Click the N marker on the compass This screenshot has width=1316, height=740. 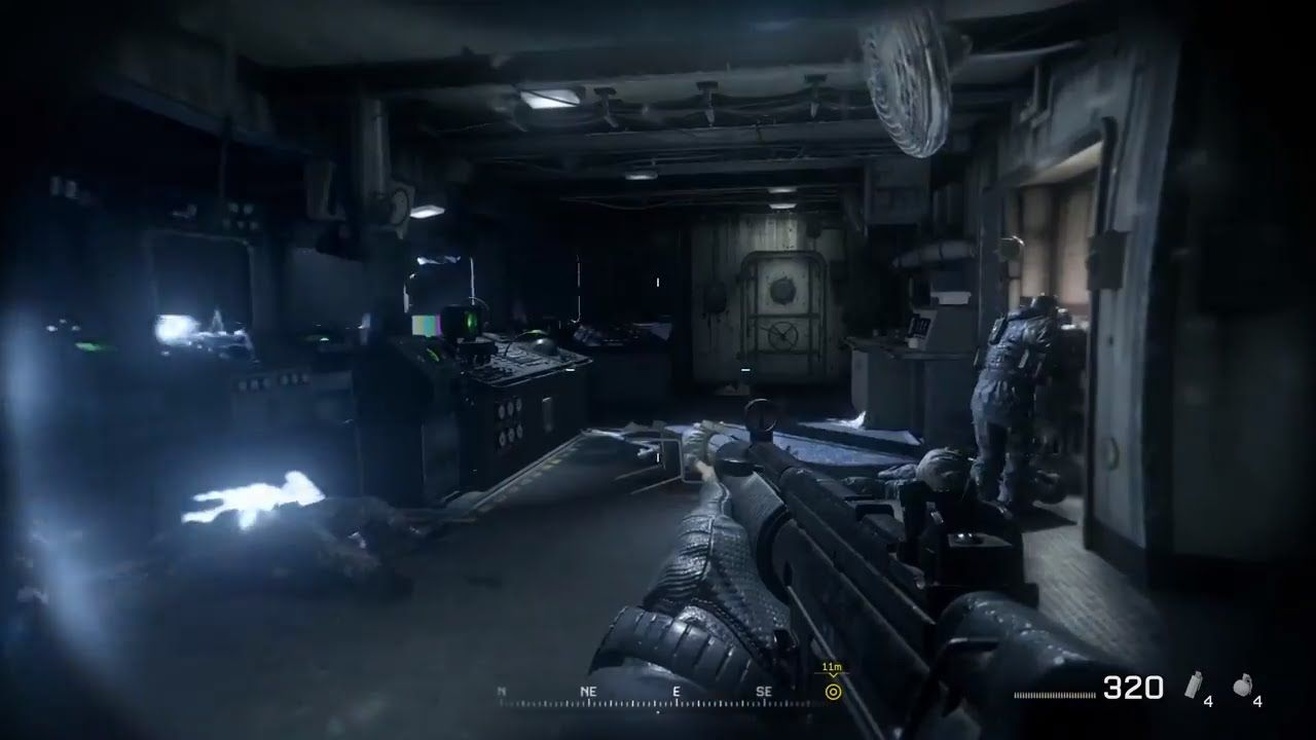pos(500,691)
